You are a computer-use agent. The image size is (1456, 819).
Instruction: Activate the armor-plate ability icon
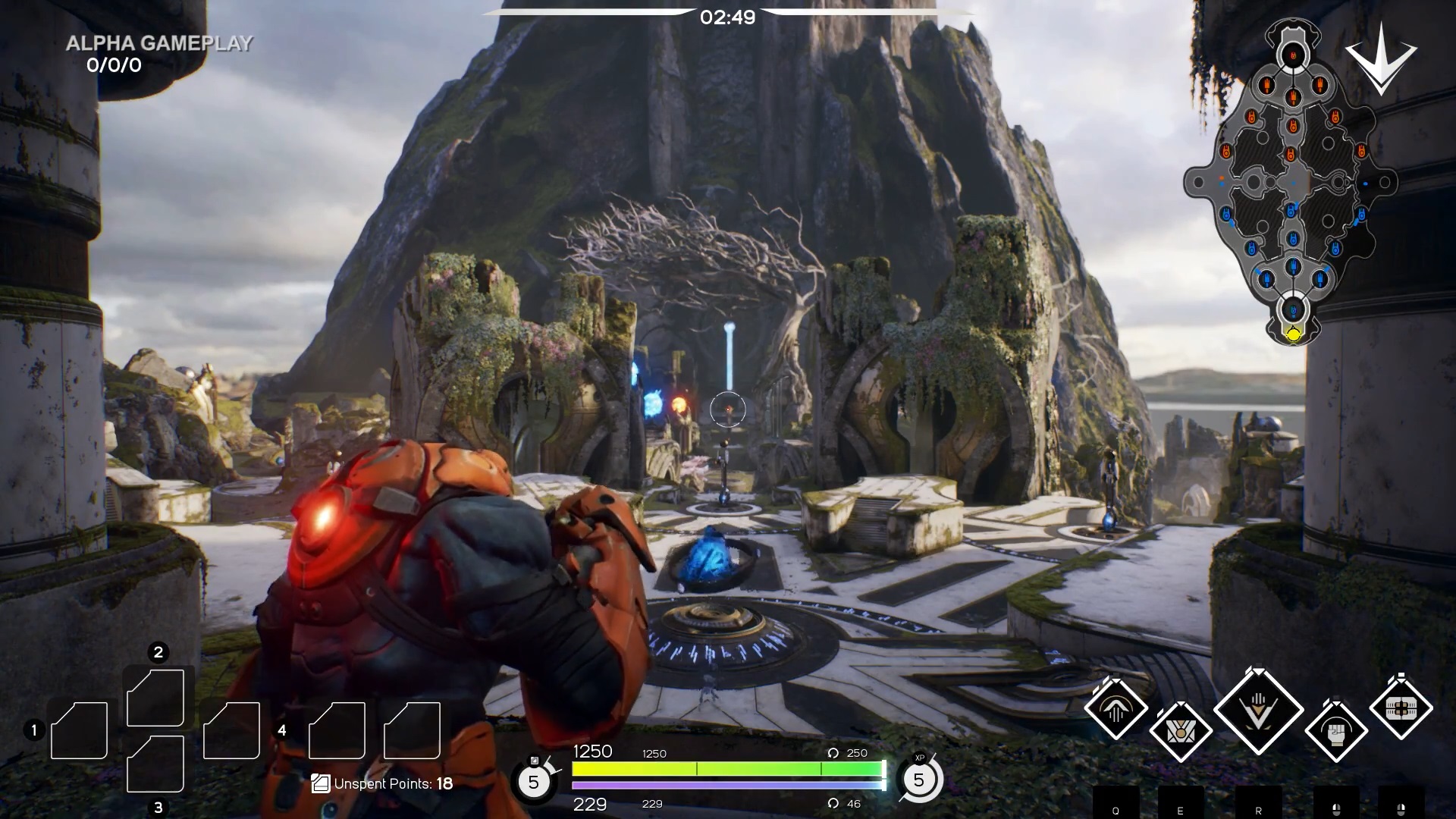point(1401,708)
